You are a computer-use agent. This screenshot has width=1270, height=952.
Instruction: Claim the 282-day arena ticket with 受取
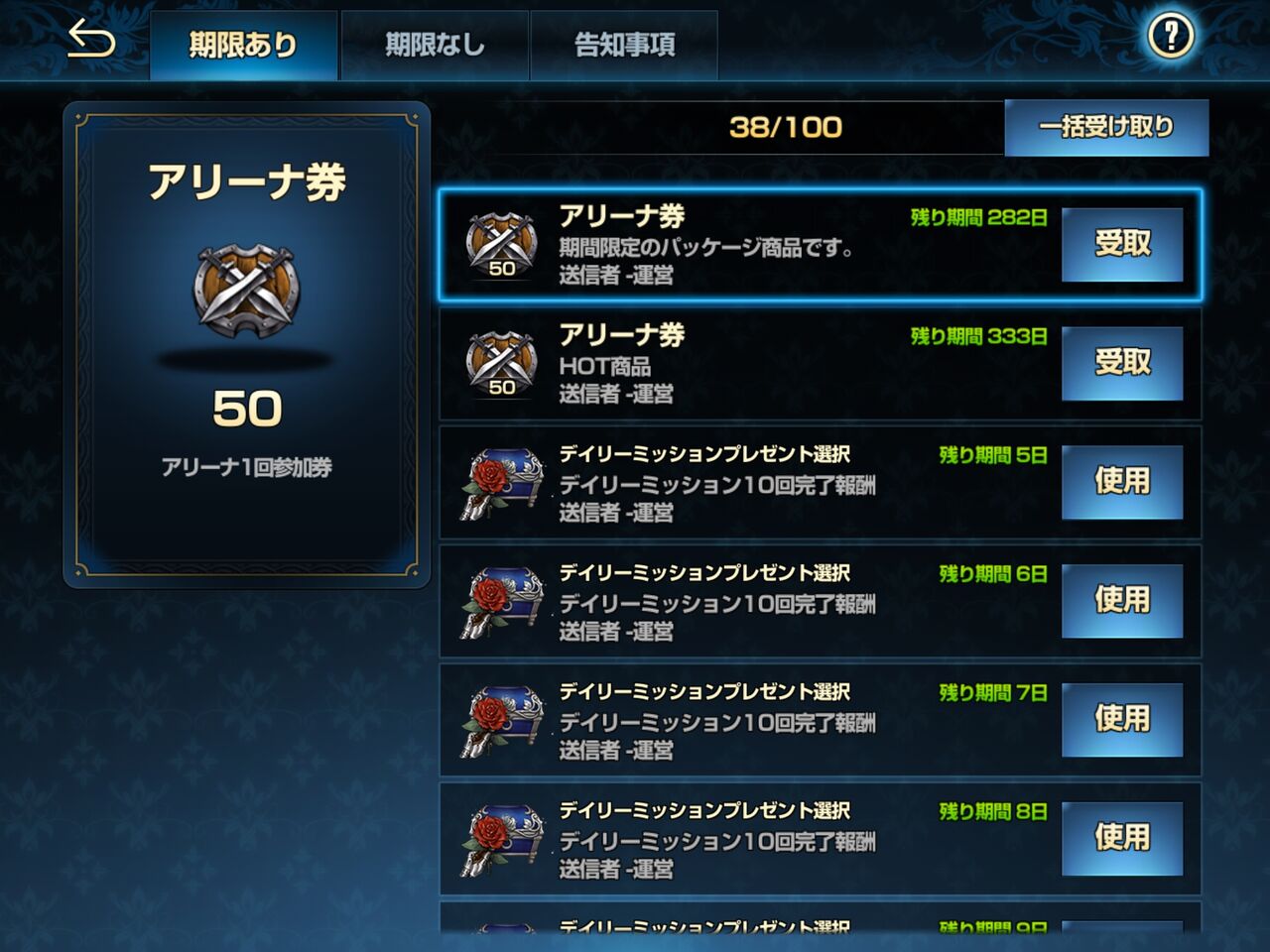(1122, 244)
